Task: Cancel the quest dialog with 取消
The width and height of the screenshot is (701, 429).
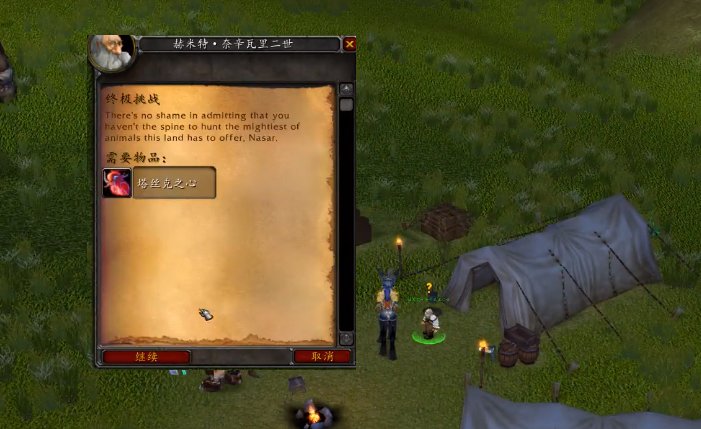Action: click(x=322, y=356)
